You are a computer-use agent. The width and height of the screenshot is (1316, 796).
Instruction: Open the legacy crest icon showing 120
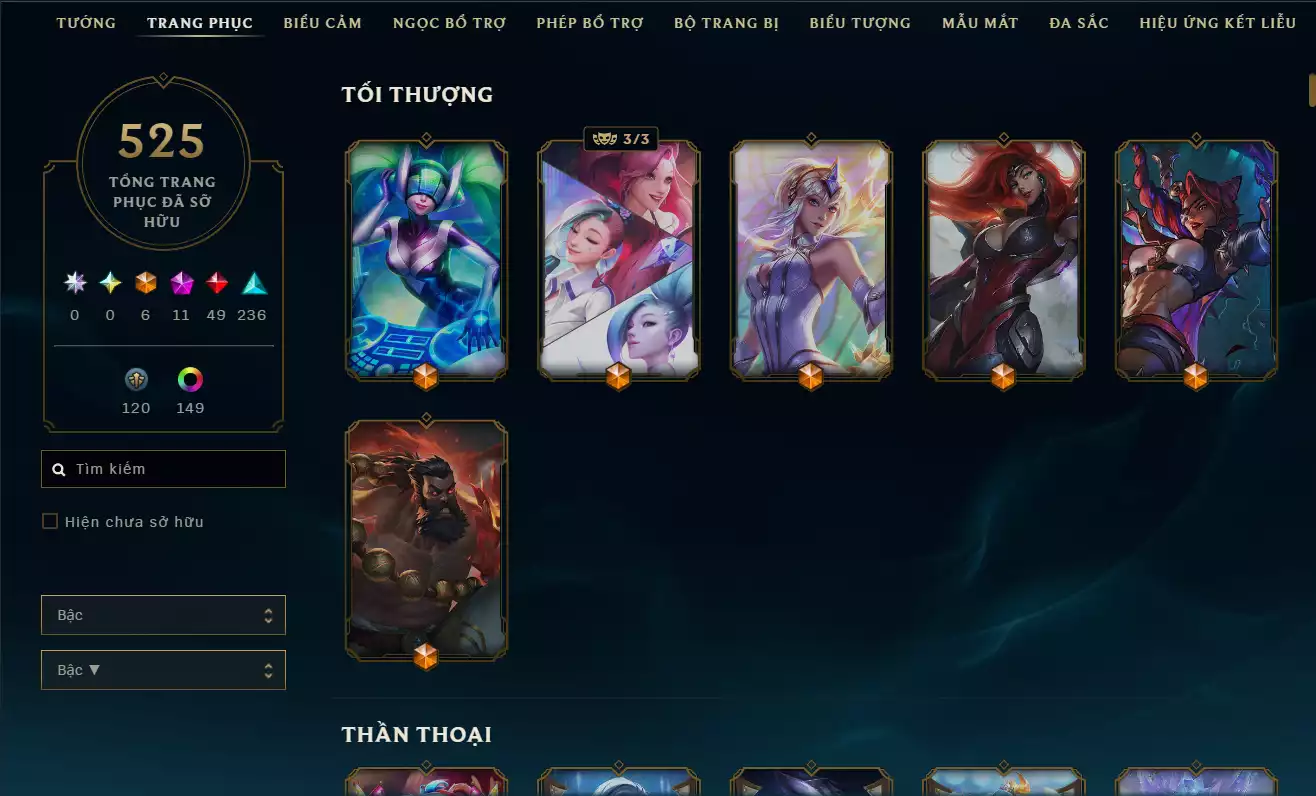pos(136,380)
